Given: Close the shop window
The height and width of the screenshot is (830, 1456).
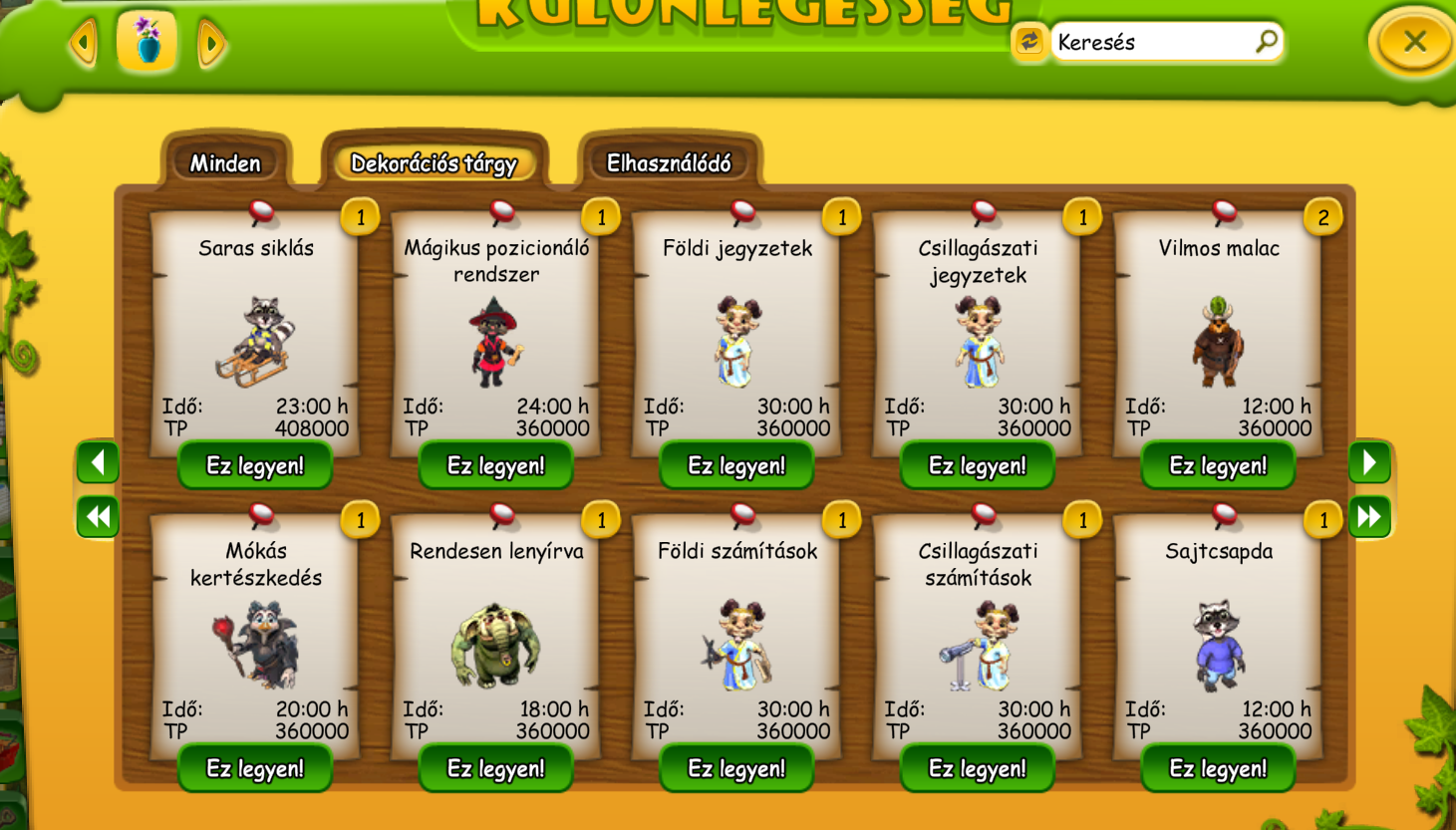Looking at the screenshot, I should click(x=1414, y=42).
